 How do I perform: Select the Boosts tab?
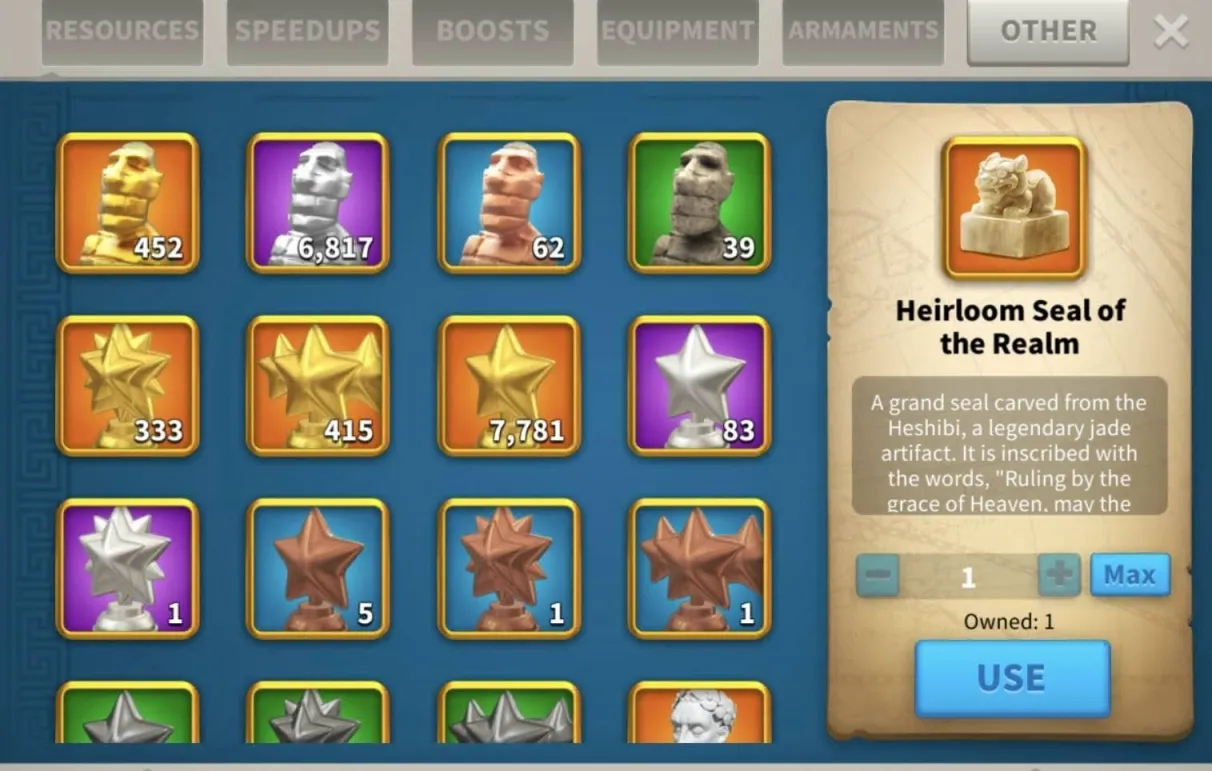(x=492, y=31)
